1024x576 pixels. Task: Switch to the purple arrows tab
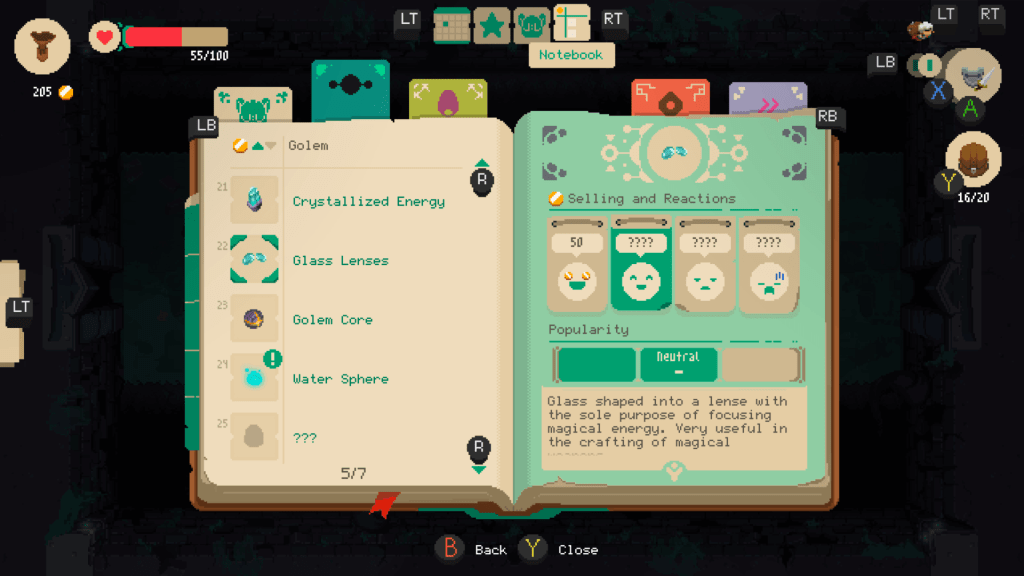pyautogui.click(x=767, y=98)
